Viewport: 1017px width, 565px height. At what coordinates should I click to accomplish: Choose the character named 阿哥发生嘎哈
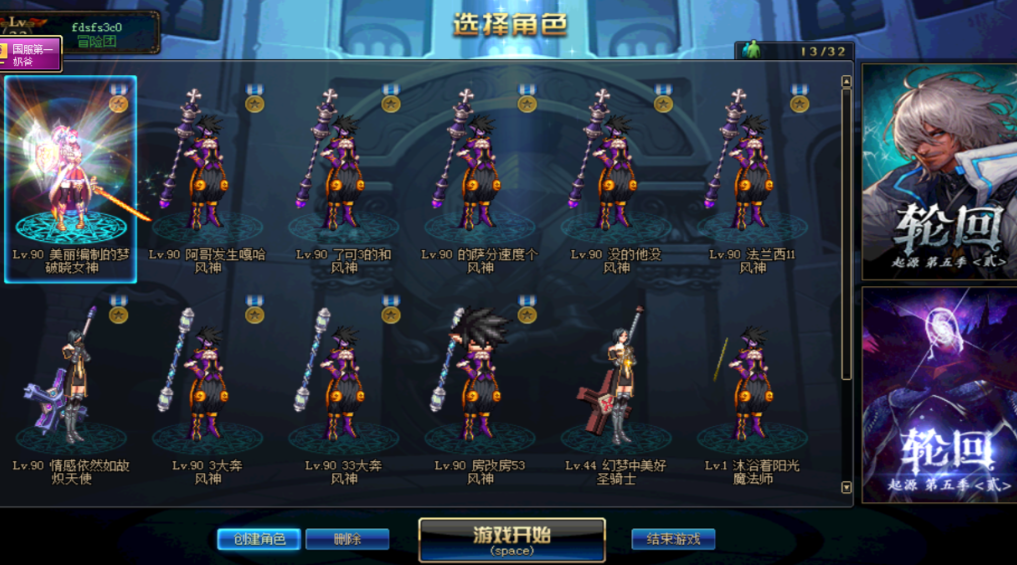coord(207,170)
